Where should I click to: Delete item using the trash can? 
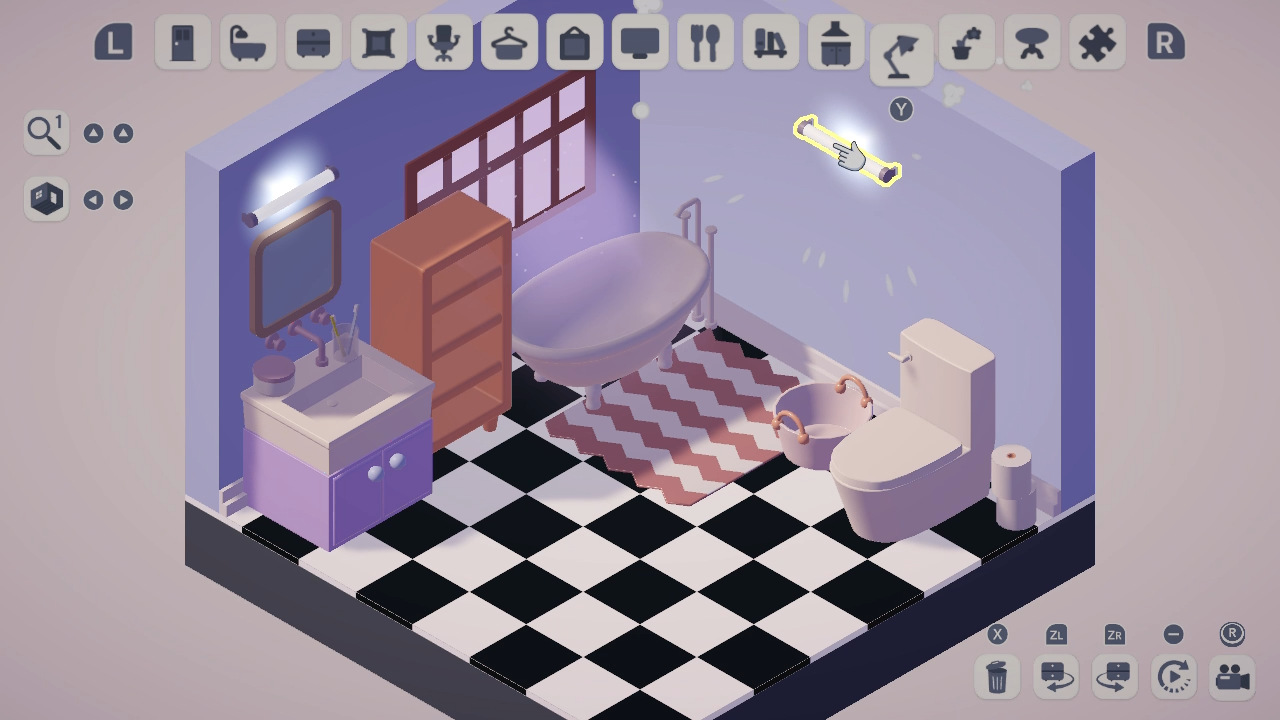pyautogui.click(x=996, y=677)
